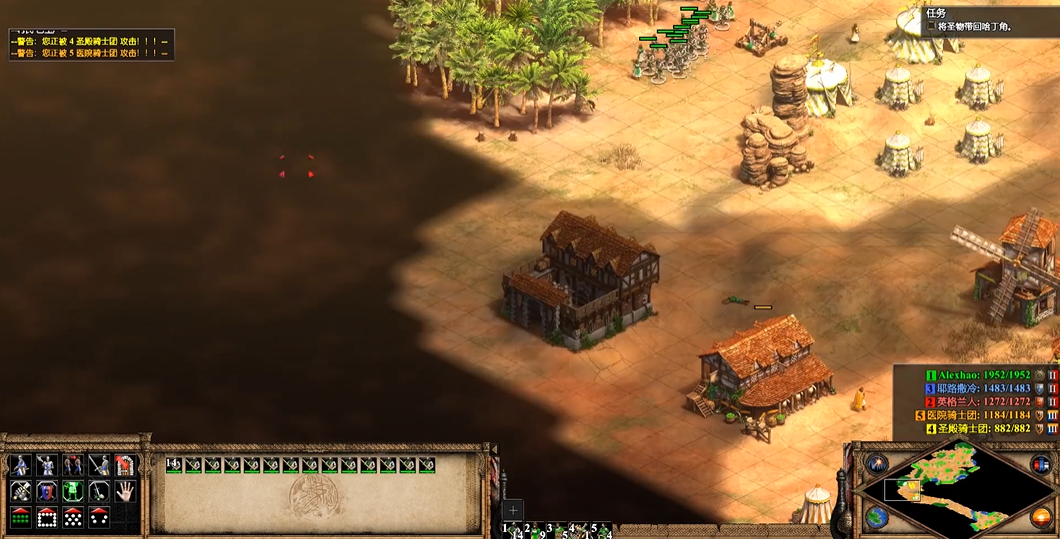Click the shield-and-crossed-swords stance icon
Image resolution: width=1060 pixels, height=539 pixels.
47,491
